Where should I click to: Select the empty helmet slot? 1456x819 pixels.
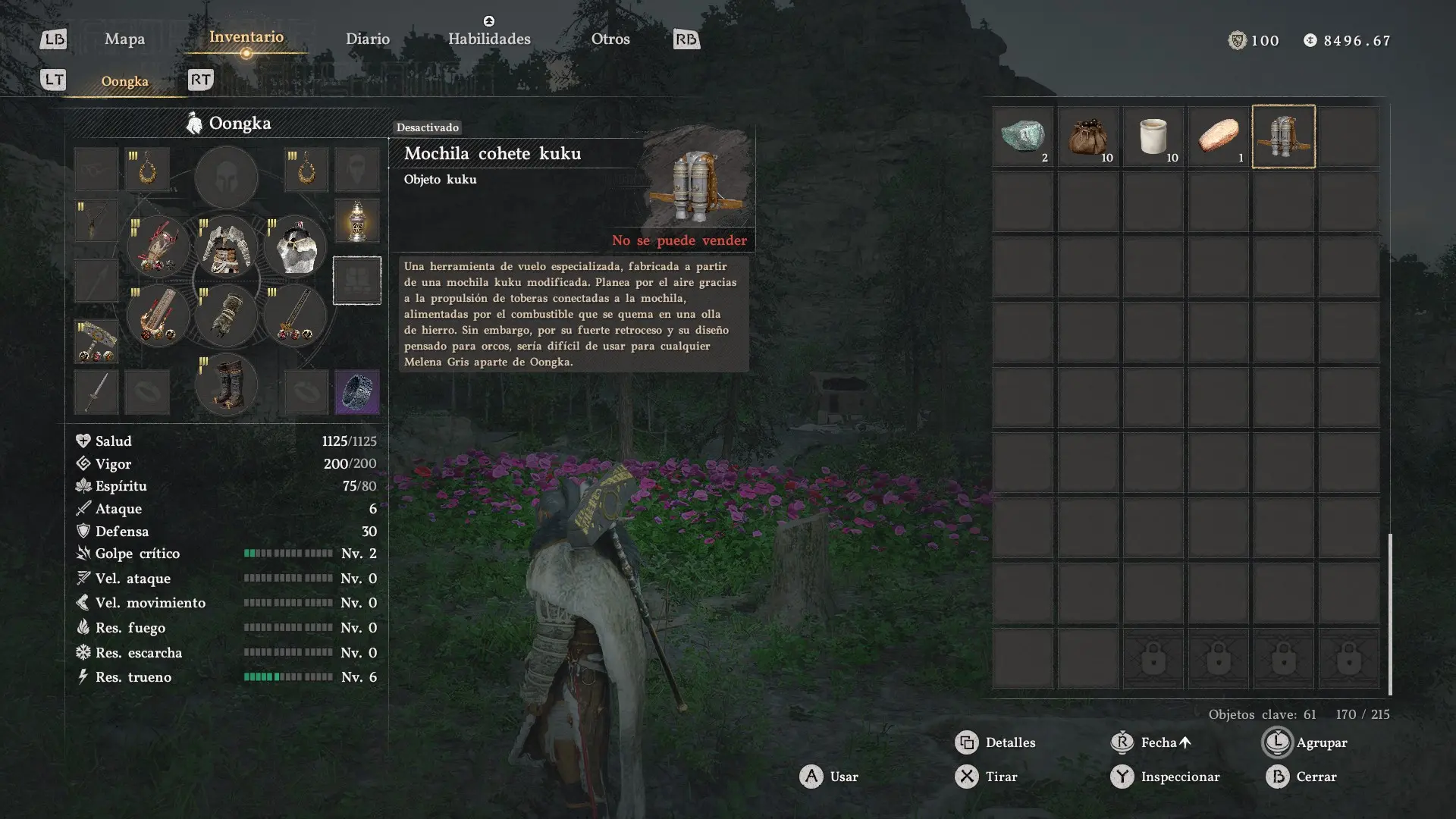226,177
